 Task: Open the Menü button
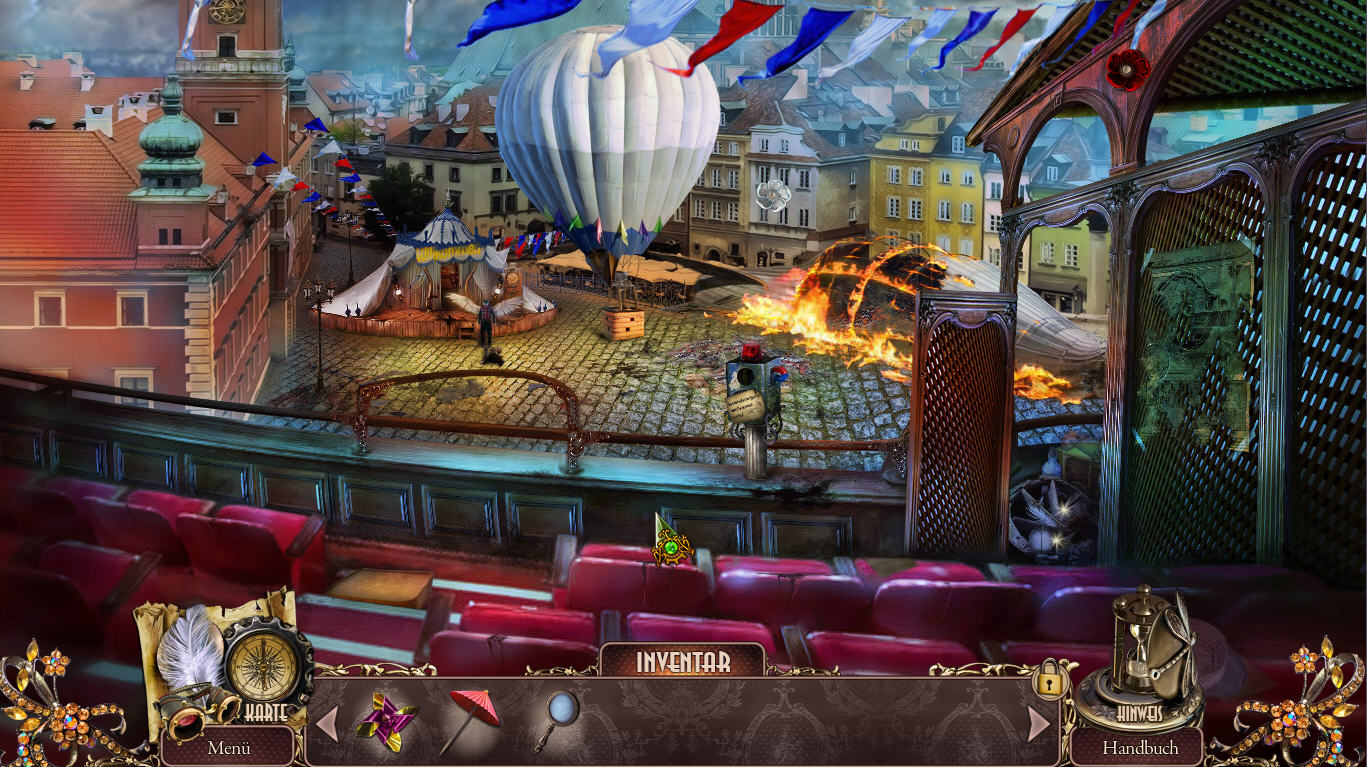point(229,747)
